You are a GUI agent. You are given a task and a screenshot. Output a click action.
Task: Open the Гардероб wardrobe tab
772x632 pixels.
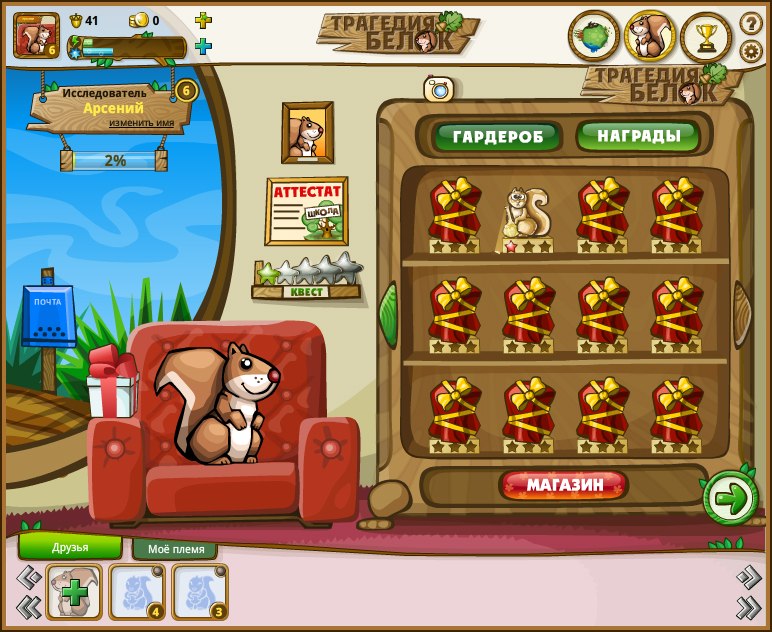point(496,136)
